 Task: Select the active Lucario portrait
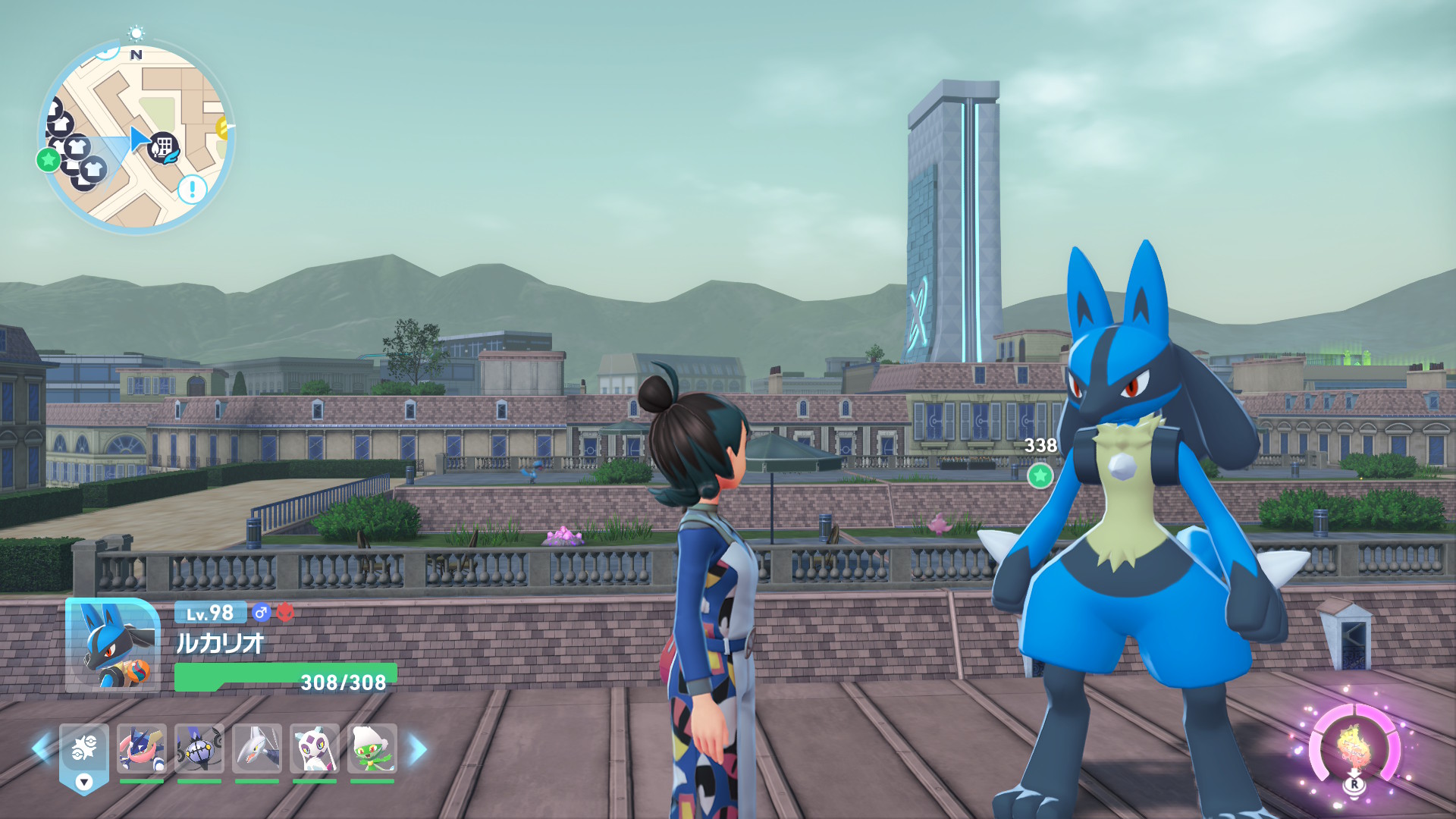[112, 645]
